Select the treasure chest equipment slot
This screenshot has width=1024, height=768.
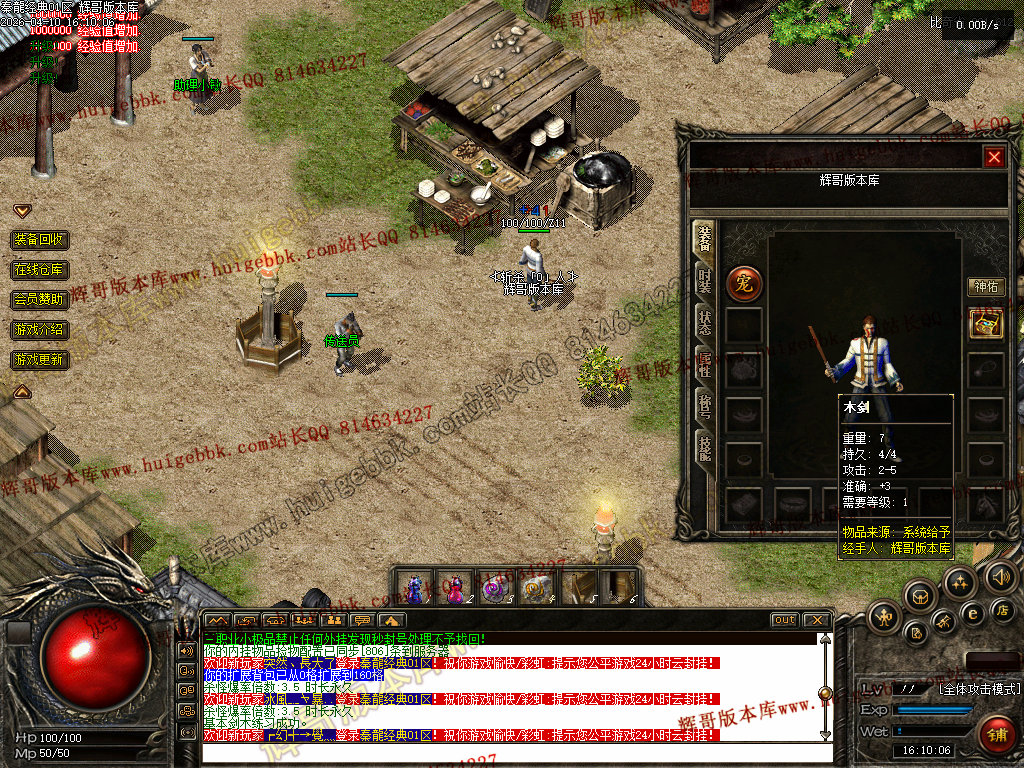986,324
